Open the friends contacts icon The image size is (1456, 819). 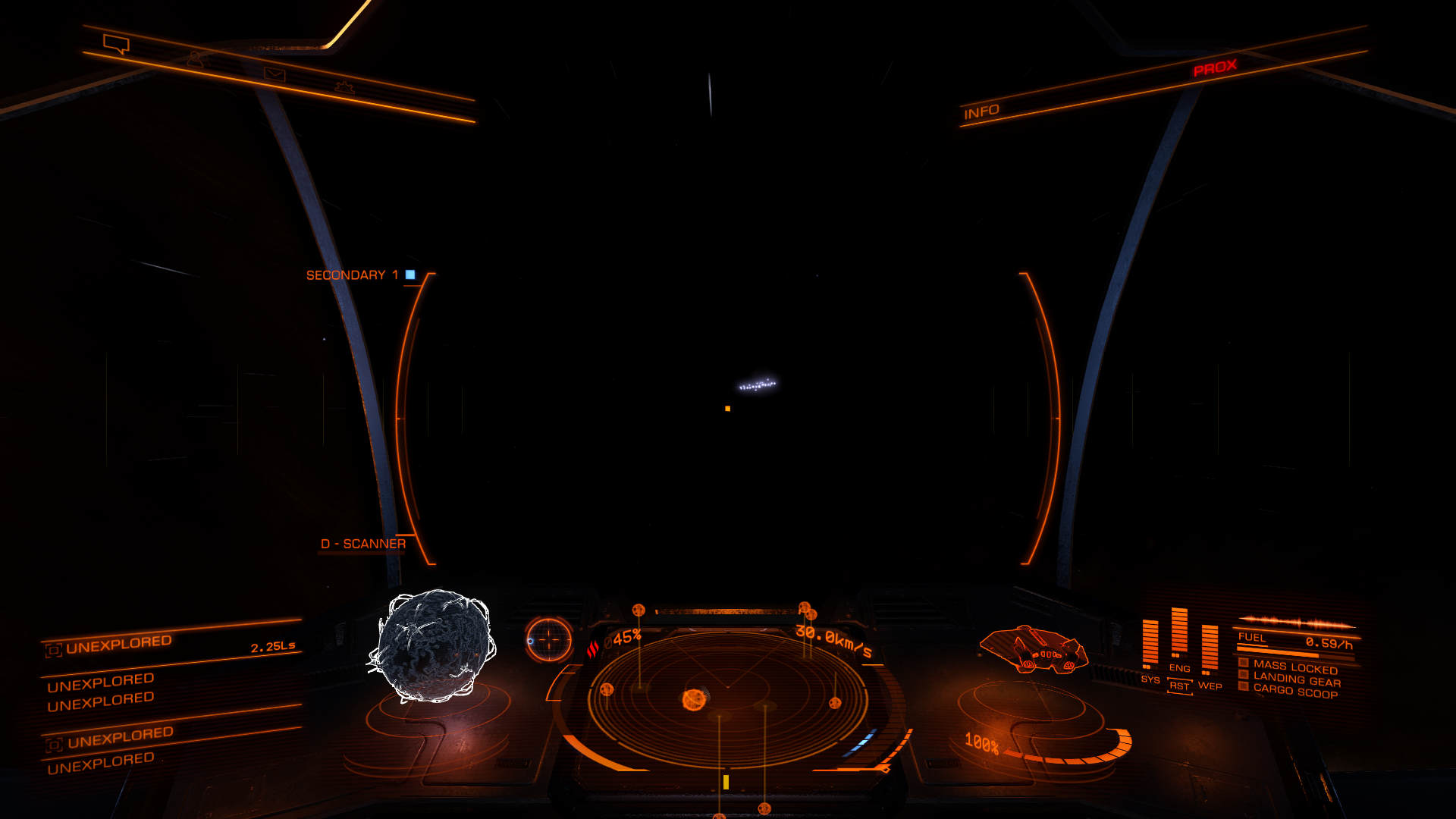pos(196,59)
